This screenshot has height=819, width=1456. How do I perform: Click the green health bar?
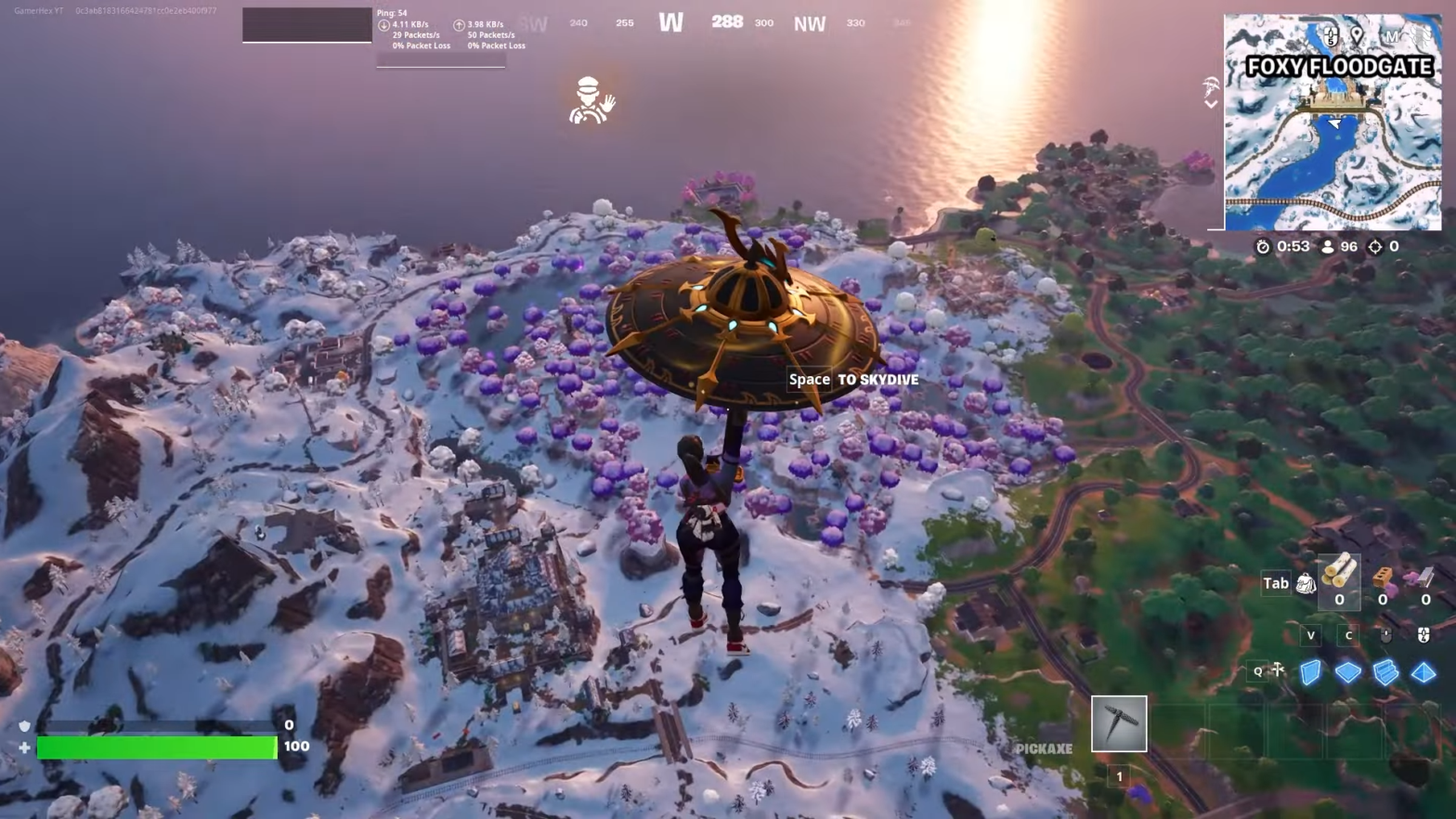click(156, 746)
